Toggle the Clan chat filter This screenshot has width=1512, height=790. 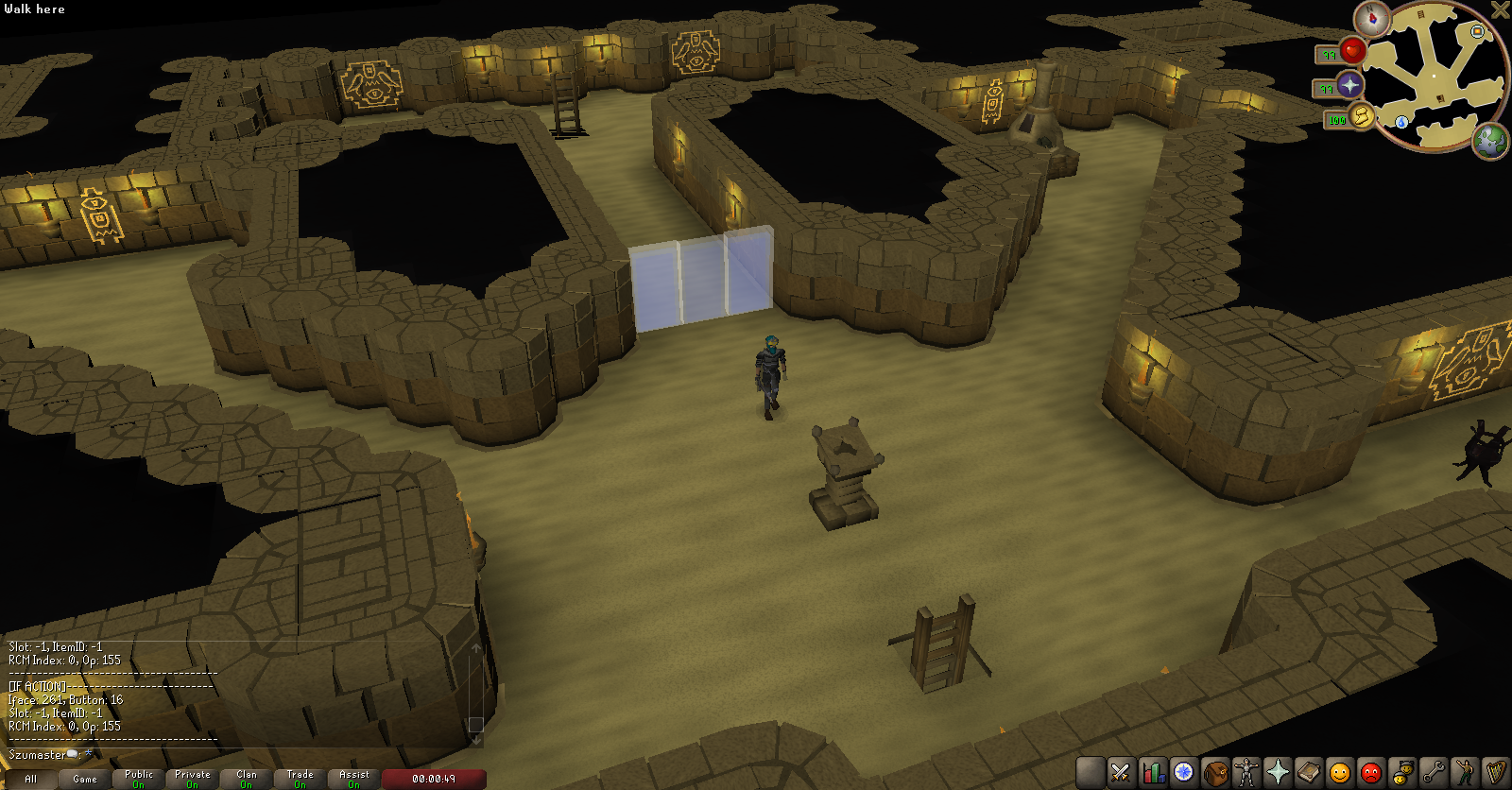point(246,779)
